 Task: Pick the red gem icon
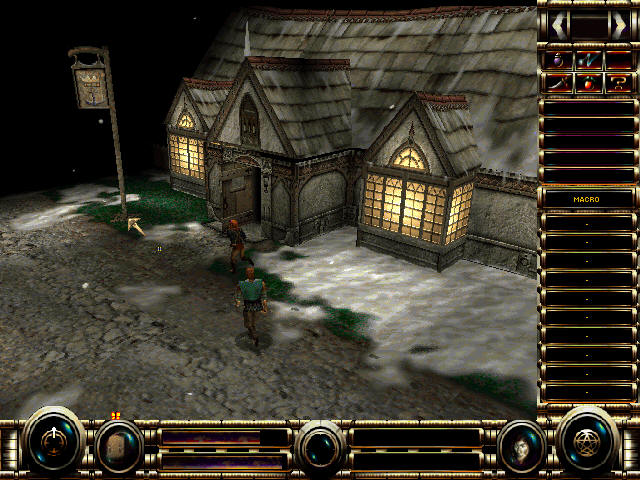(x=589, y=83)
